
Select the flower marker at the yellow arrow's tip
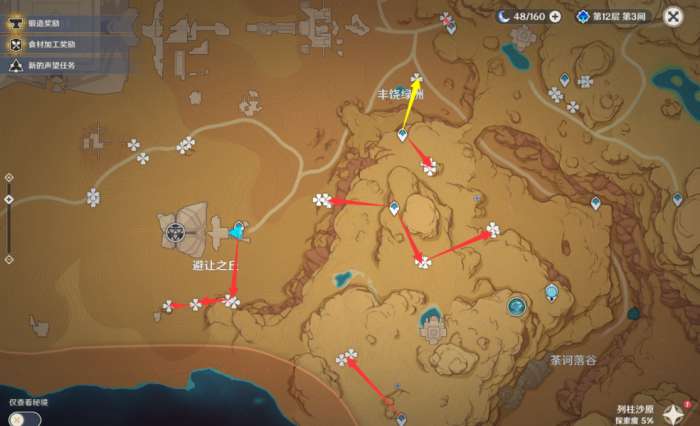pyautogui.click(x=416, y=80)
